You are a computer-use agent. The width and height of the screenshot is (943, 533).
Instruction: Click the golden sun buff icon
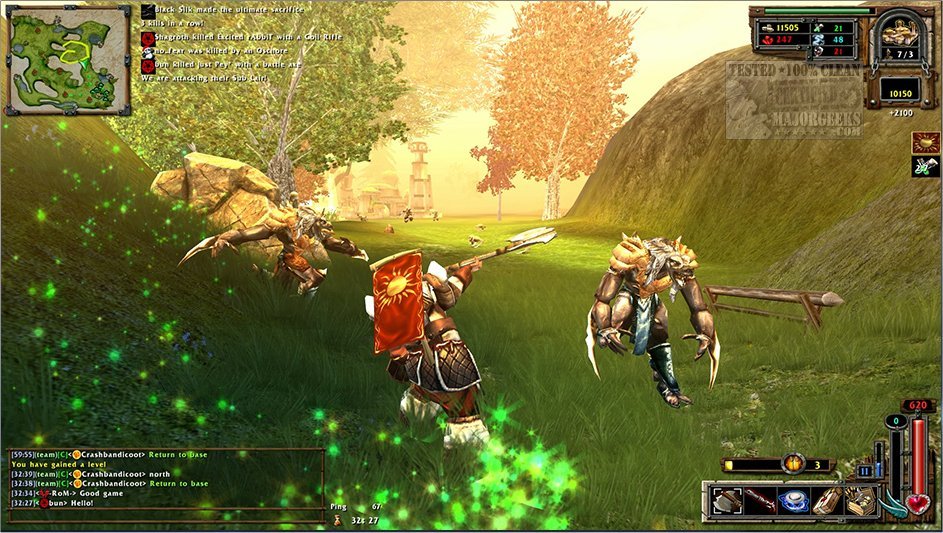coord(924,142)
